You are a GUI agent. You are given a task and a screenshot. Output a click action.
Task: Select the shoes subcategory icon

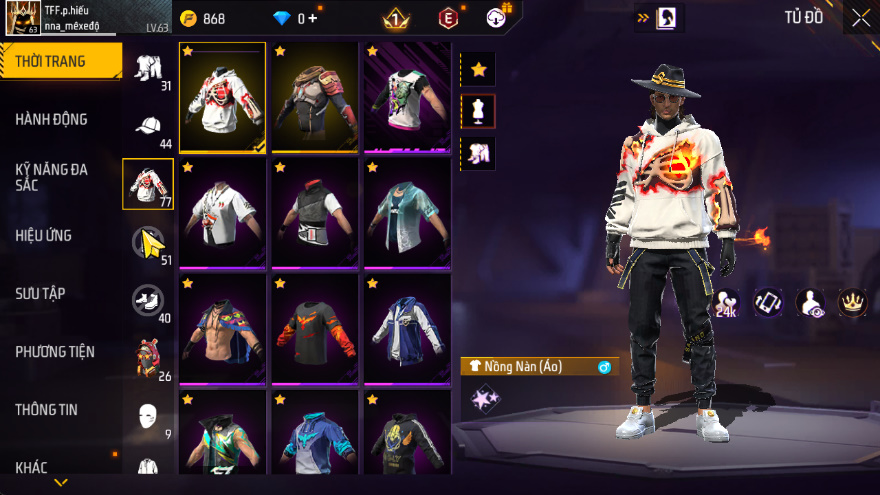tap(148, 299)
